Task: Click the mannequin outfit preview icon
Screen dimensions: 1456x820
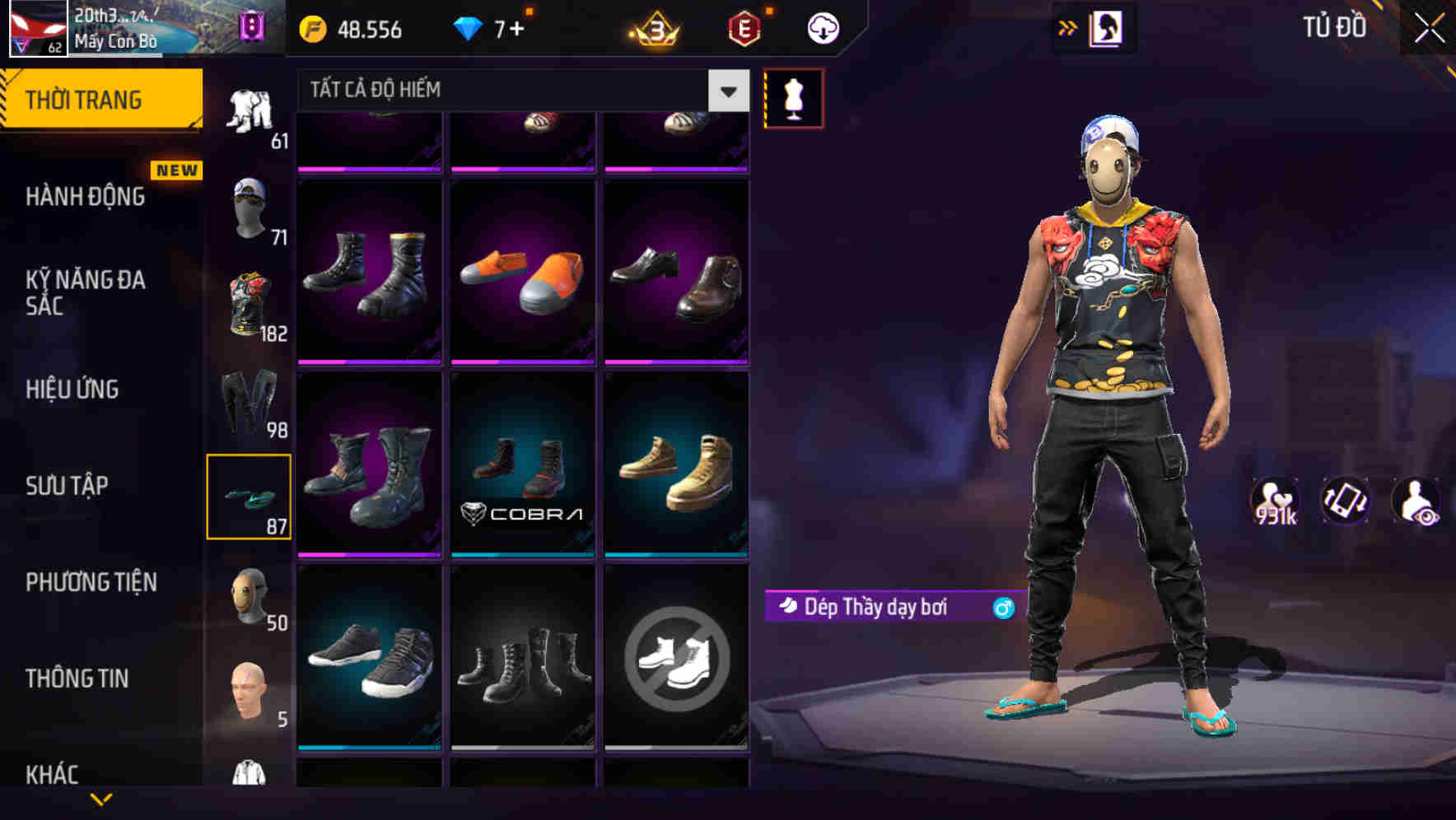Action: click(793, 98)
